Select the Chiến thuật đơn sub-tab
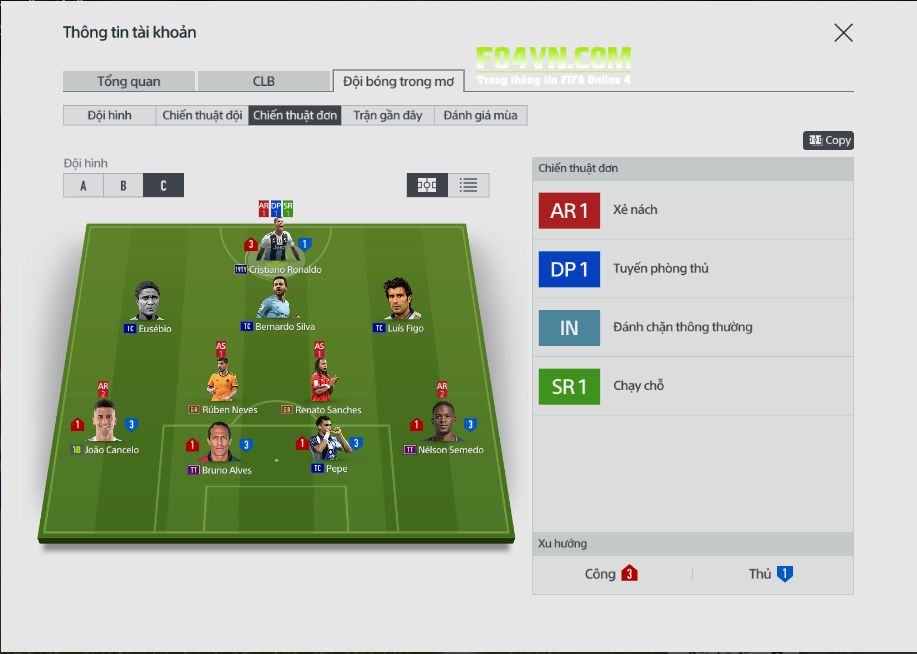Image resolution: width=917 pixels, height=654 pixels. click(295, 115)
